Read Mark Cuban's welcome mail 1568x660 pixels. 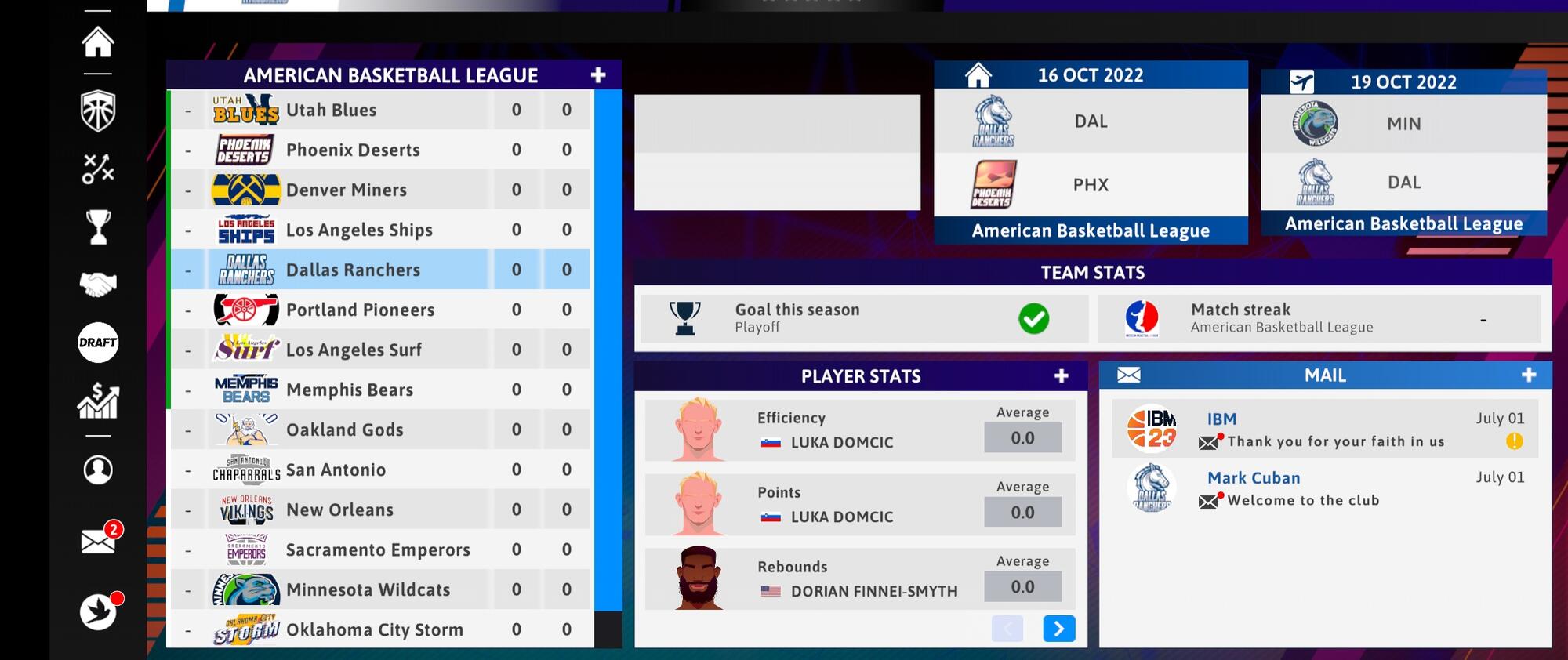pos(1325,488)
